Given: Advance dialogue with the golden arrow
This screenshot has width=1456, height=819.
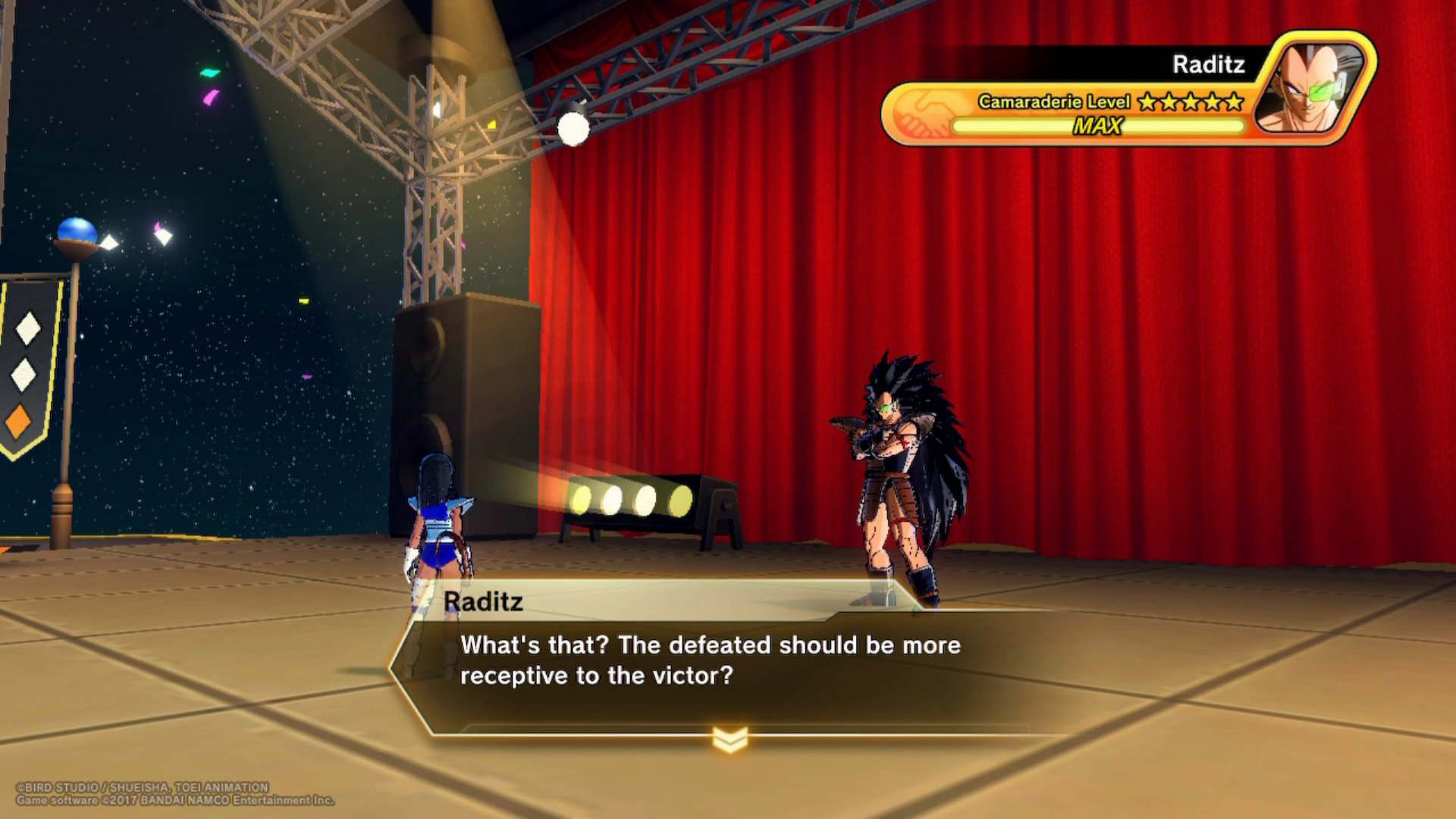Looking at the screenshot, I should pos(730,739).
